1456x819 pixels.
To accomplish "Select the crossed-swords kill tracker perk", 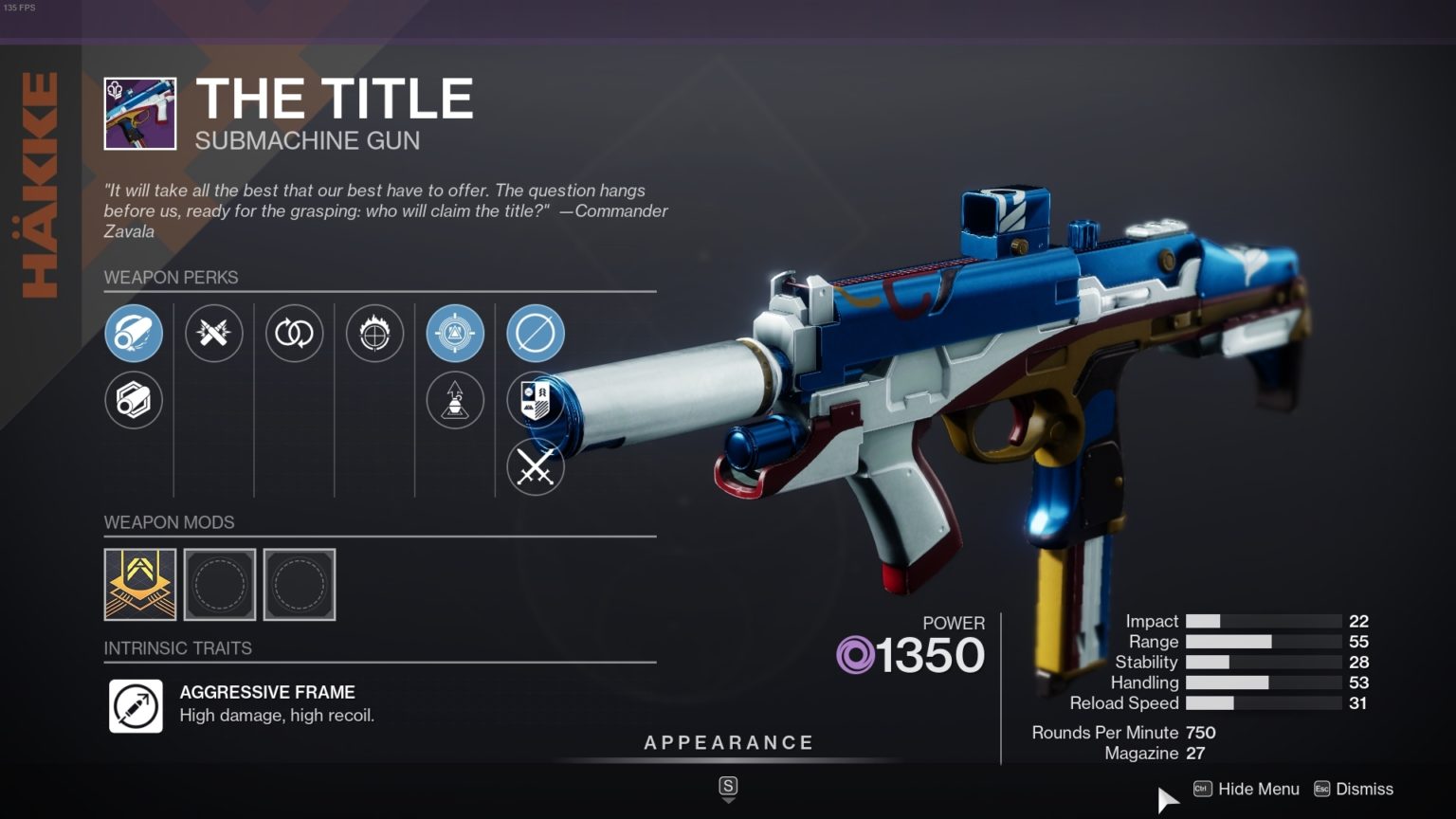I will [x=536, y=466].
